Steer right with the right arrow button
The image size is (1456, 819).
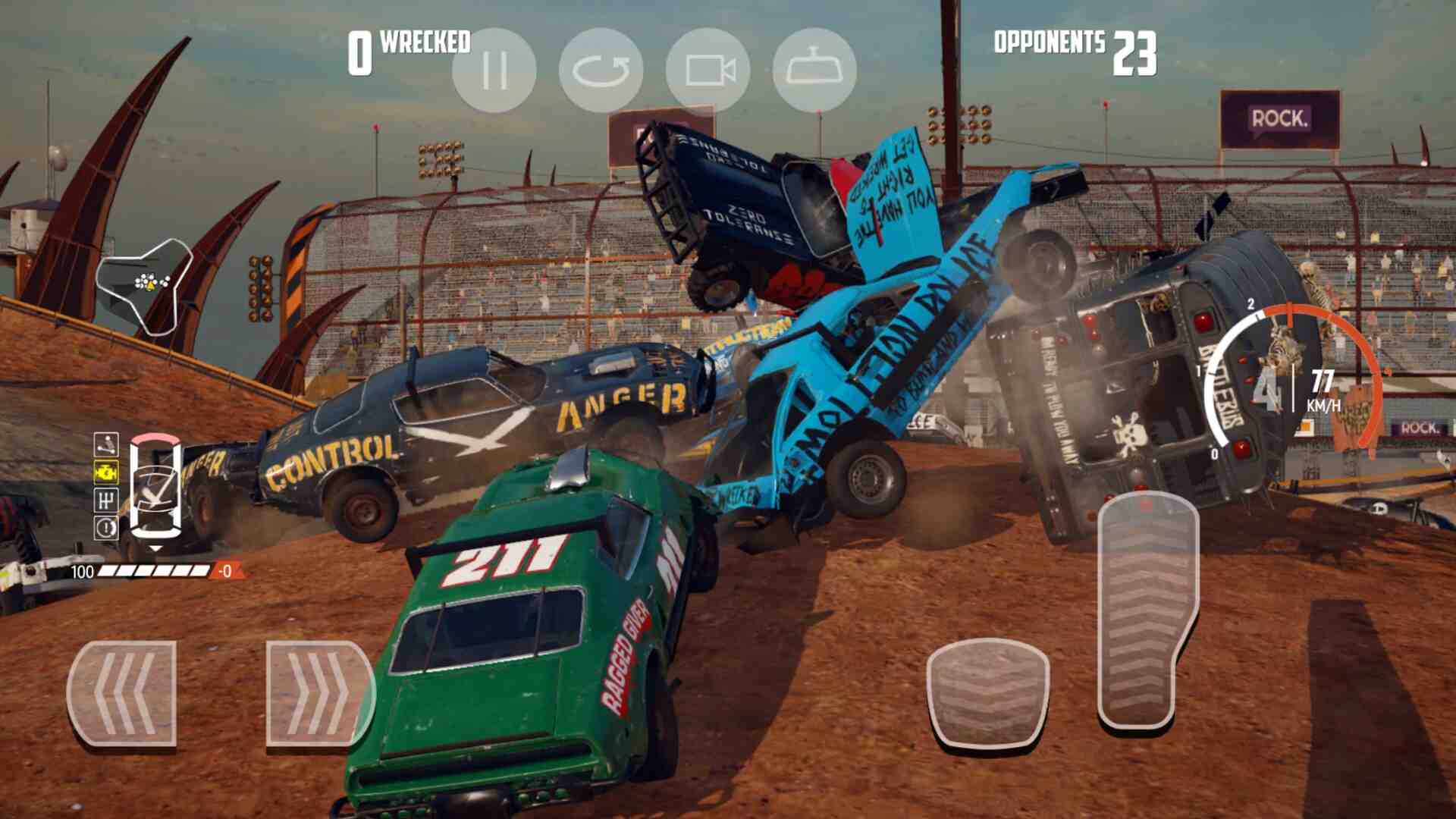tap(319, 694)
